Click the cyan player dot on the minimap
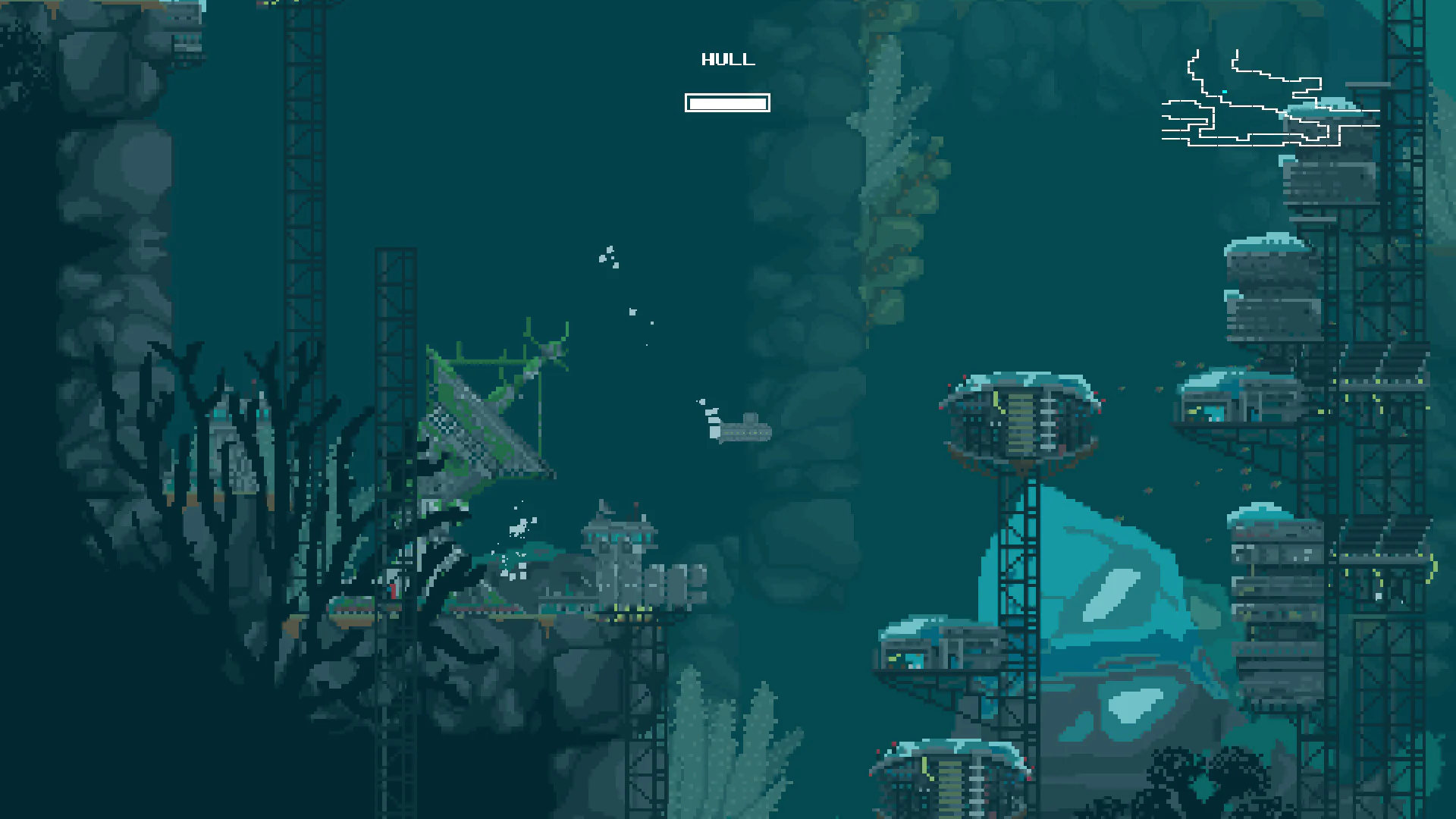The image size is (1456, 819). [x=1224, y=92]
